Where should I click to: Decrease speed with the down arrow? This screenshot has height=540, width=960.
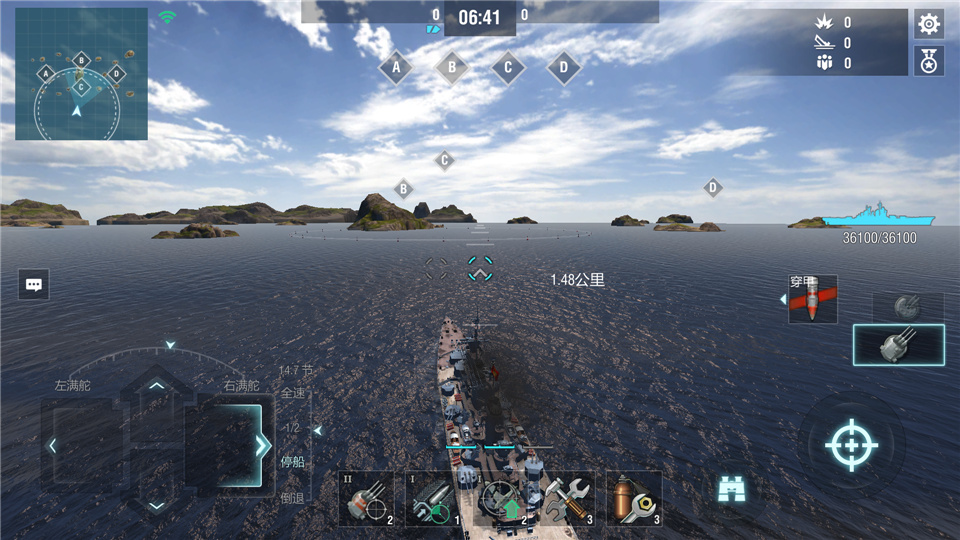[157, 505]
